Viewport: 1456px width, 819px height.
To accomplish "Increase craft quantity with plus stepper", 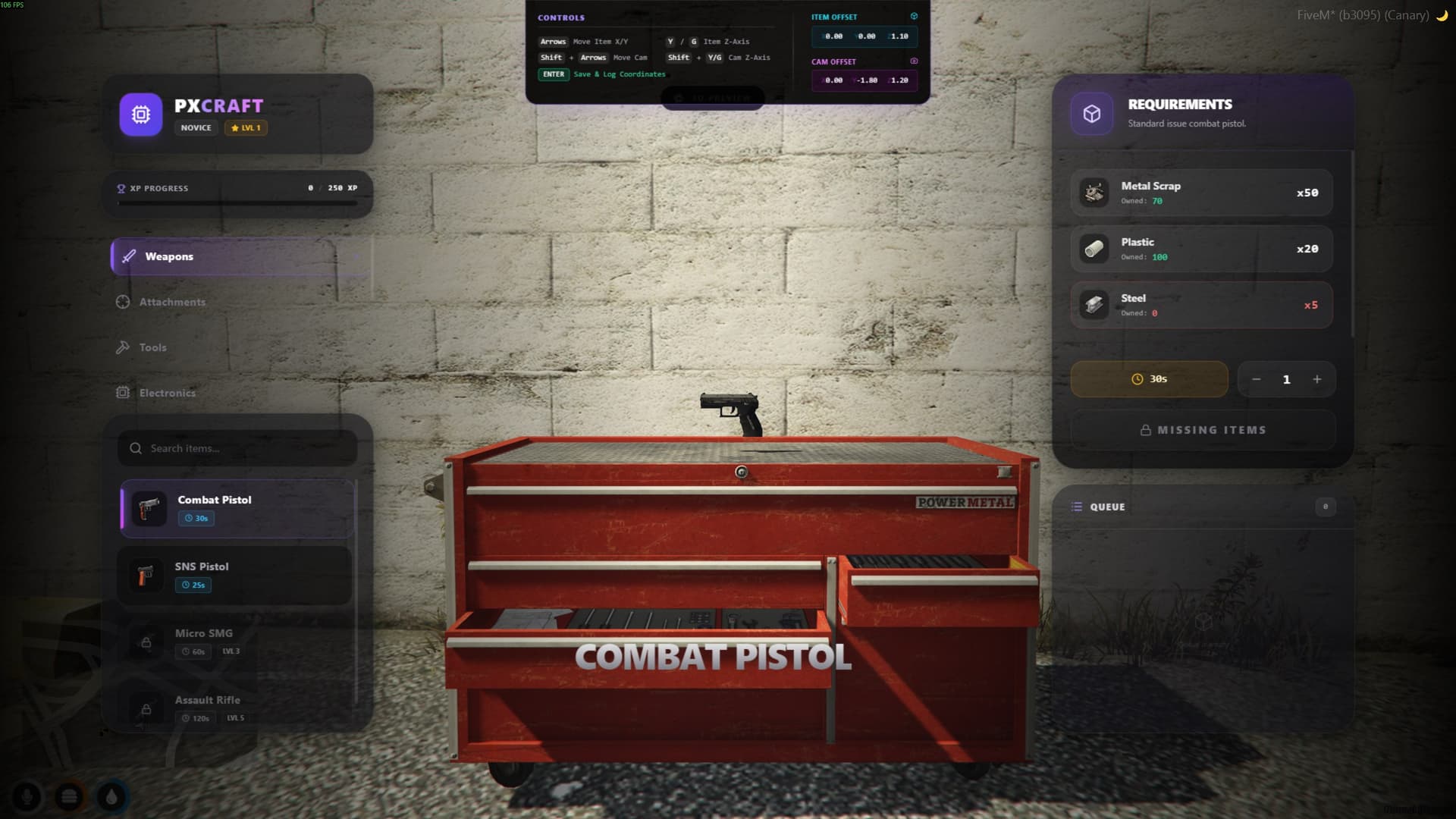I will 1317,379.
